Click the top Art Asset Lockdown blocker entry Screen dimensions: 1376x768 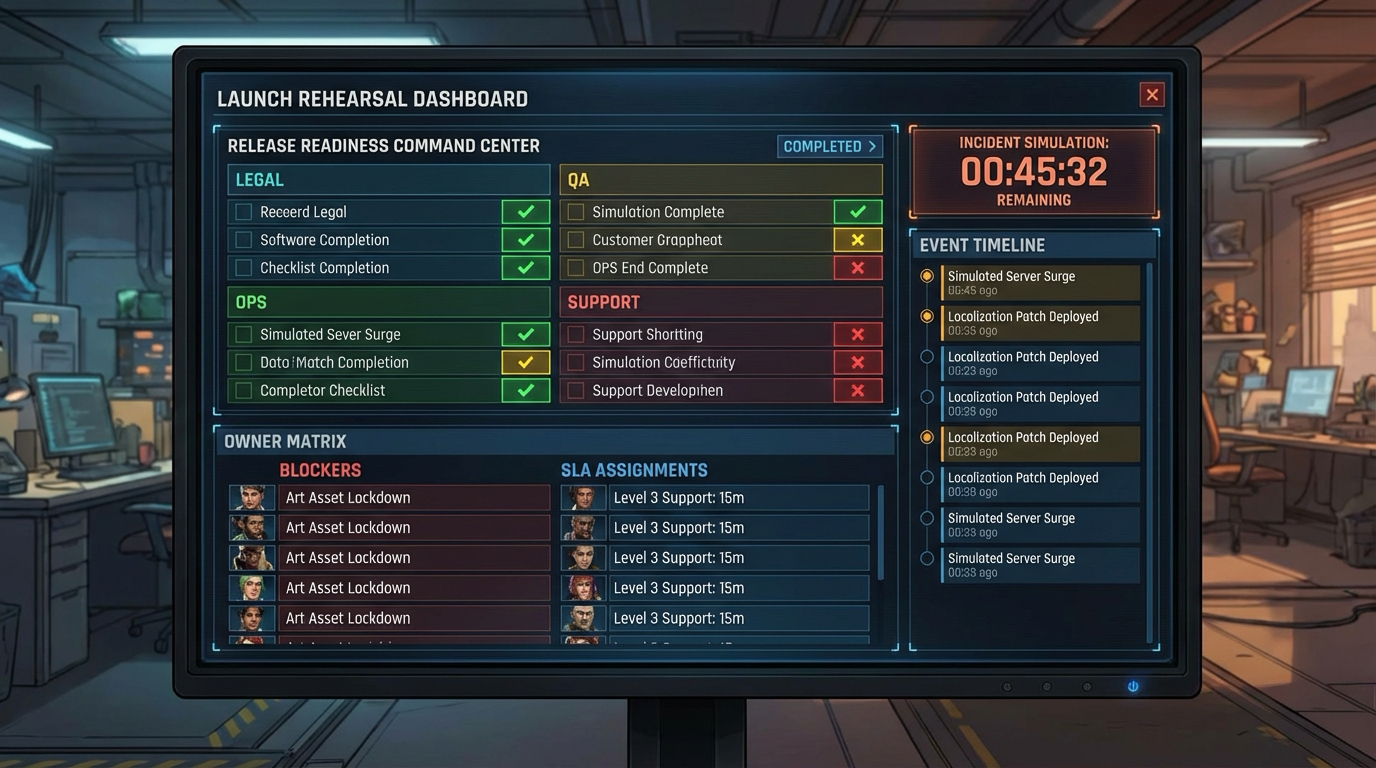[414, 497]
